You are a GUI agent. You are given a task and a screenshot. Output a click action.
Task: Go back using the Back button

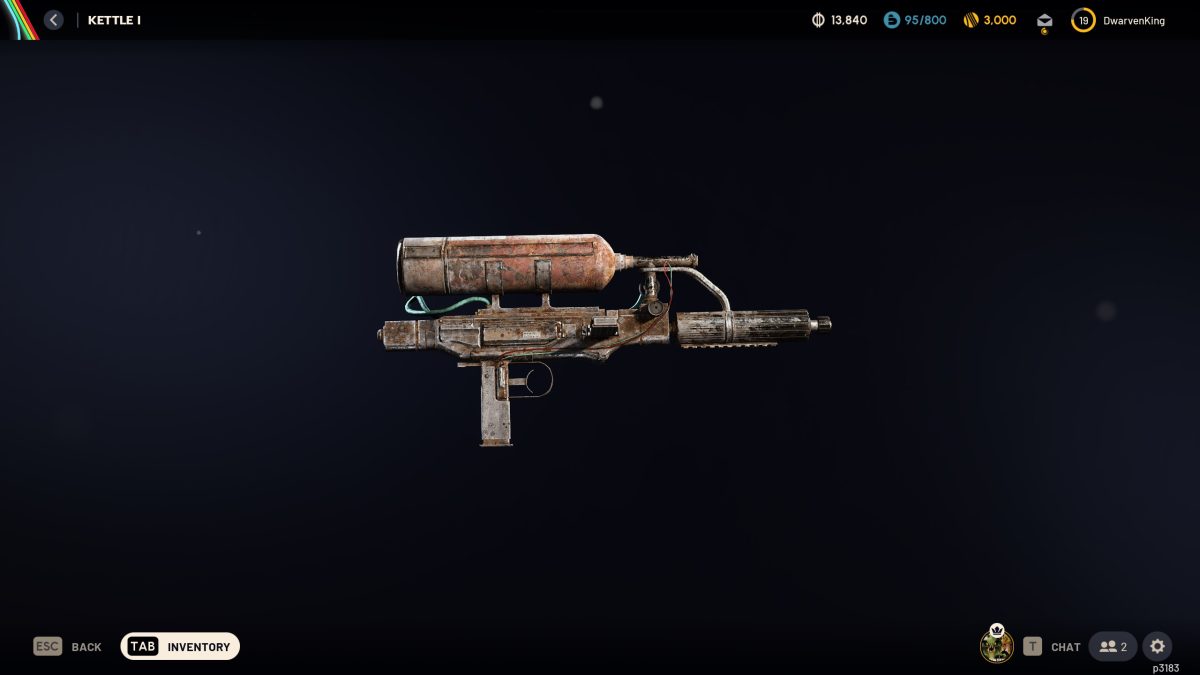[68, 647]
